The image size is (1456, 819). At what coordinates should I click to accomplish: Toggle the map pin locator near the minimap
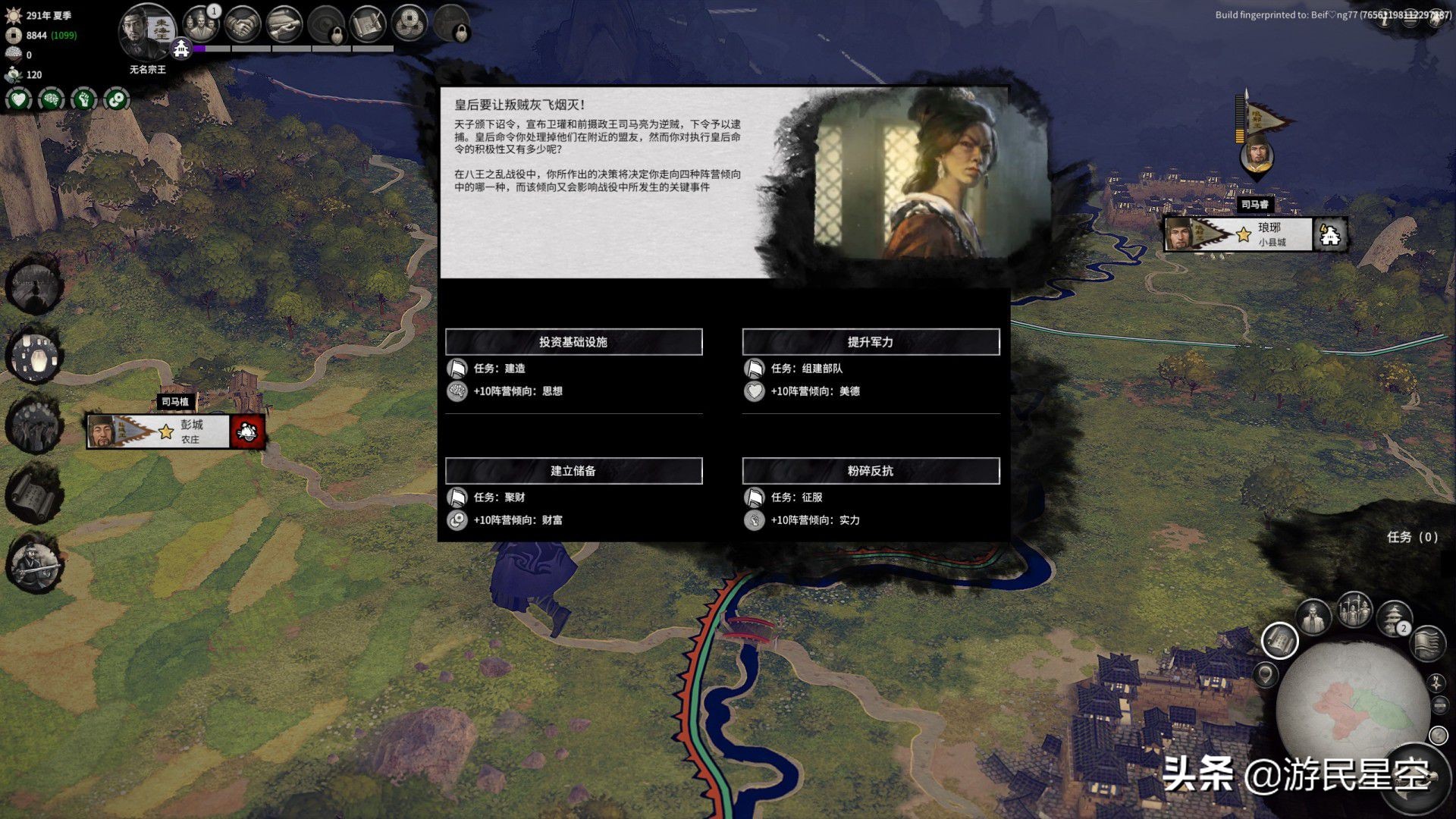(1264, 675)
